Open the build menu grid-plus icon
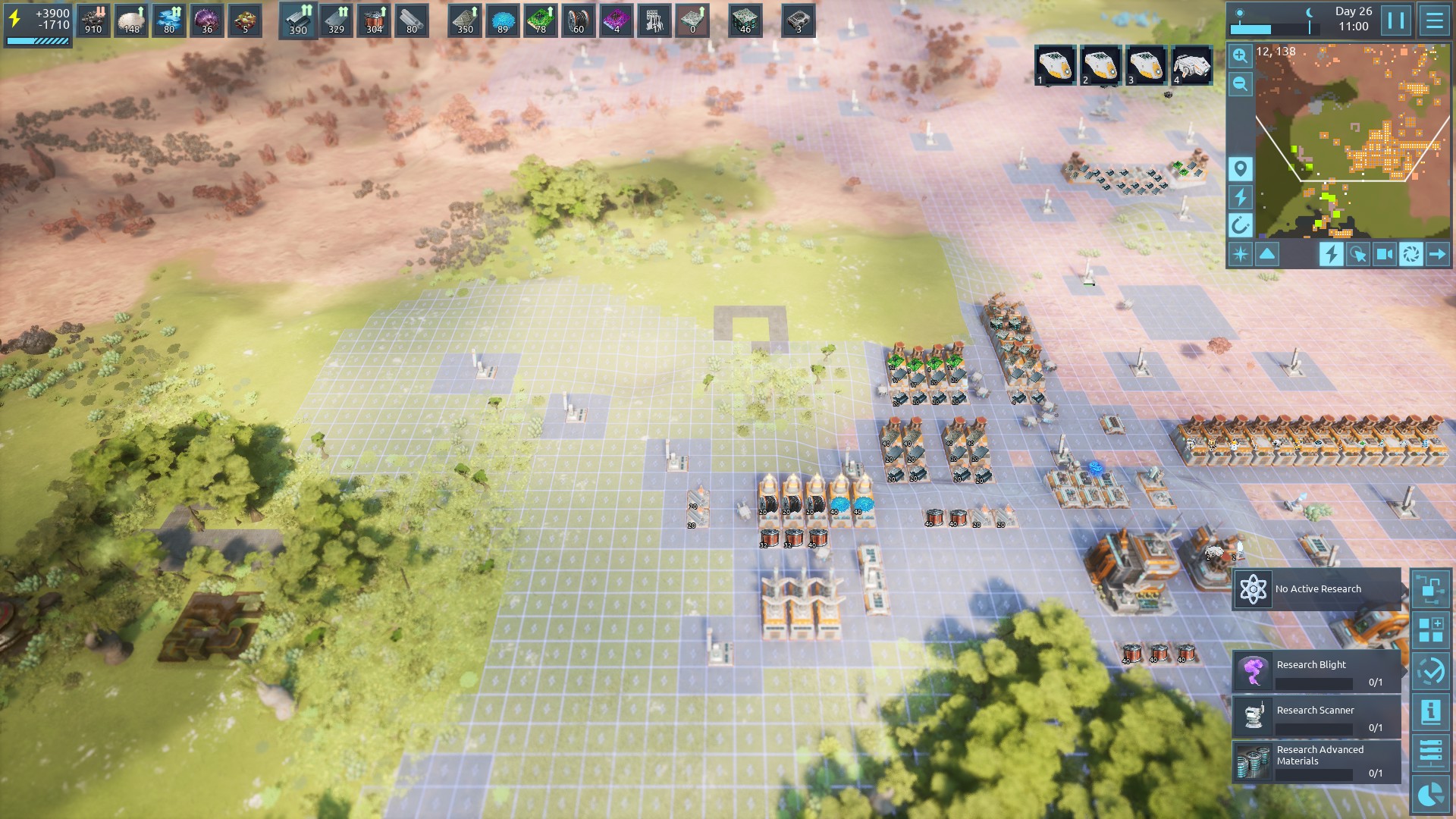1456x819 pixels. tap(1430, 629)
